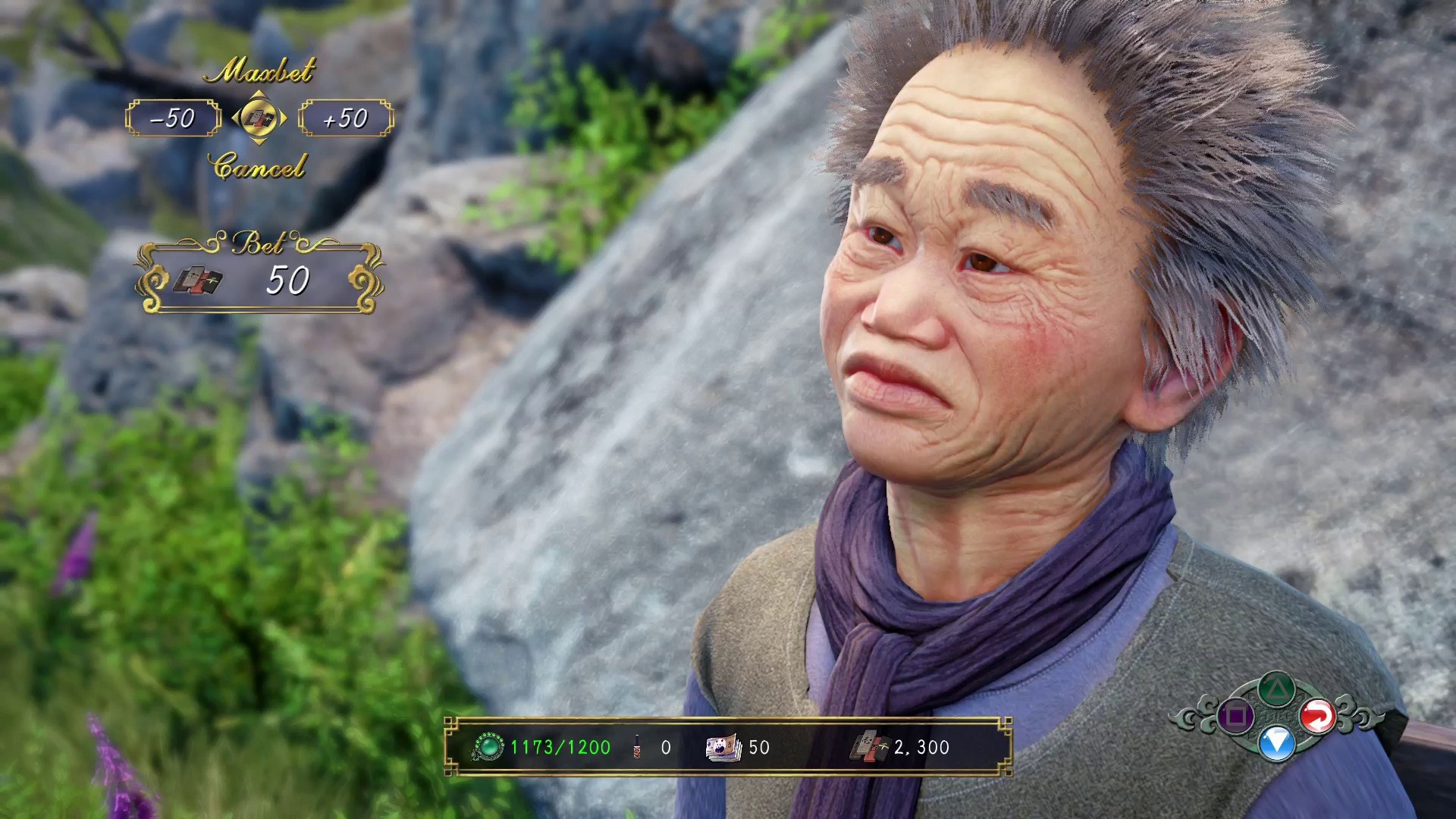Click -50 to decrease the bet
This screenshot has height=819, width=1456.
pyautogui.click(x=171, y=118)
